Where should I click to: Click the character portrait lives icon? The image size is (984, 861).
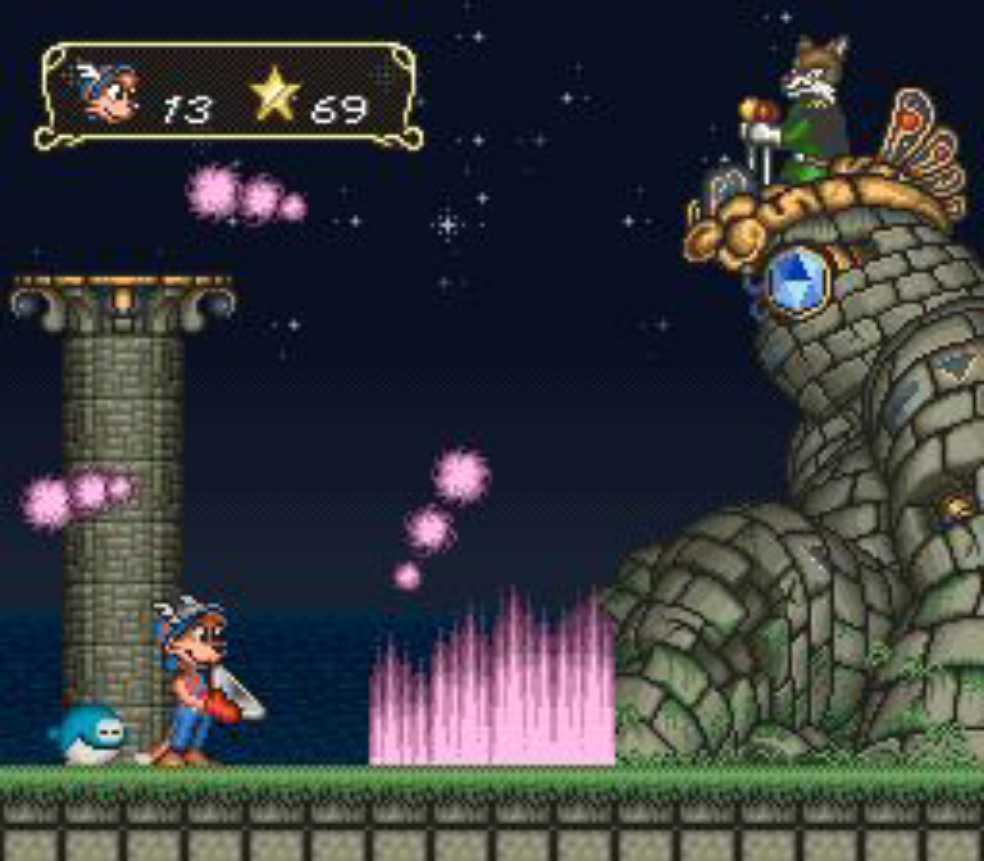click(109, 92)
